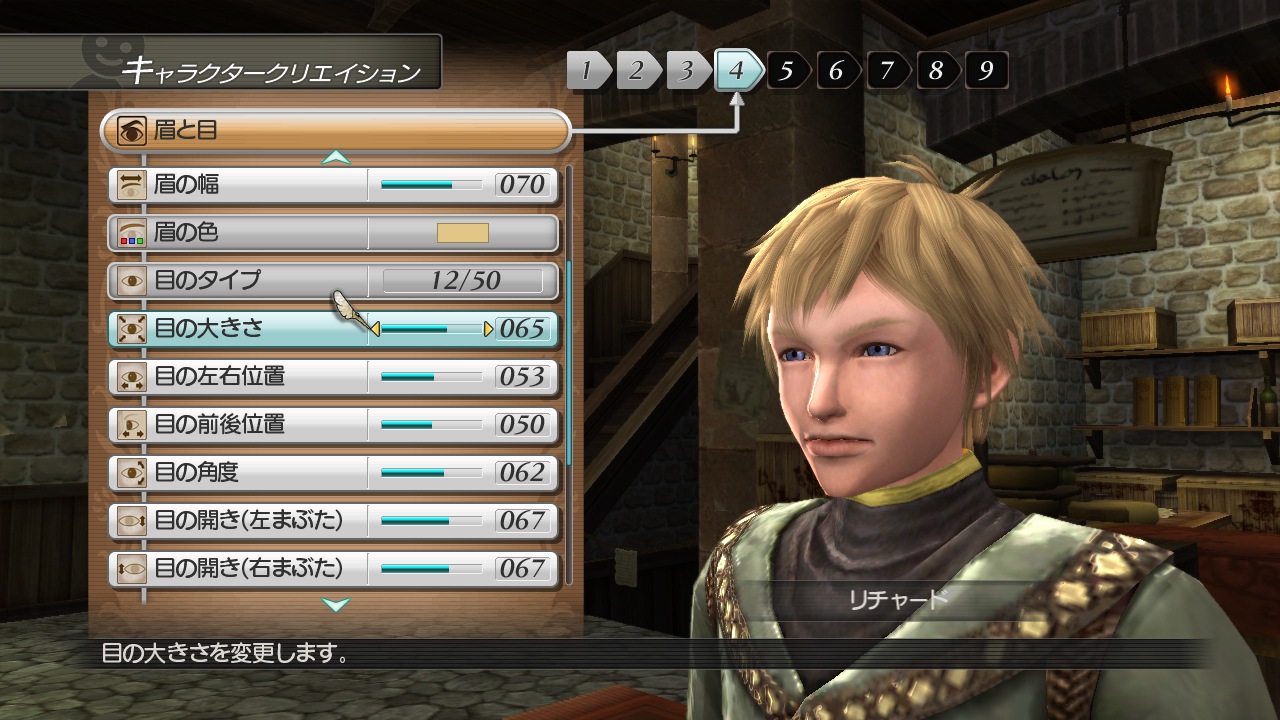Open the 眉の色 color swatch
1280x720 pixels.
pyautogui.click(x=462, y=233)
